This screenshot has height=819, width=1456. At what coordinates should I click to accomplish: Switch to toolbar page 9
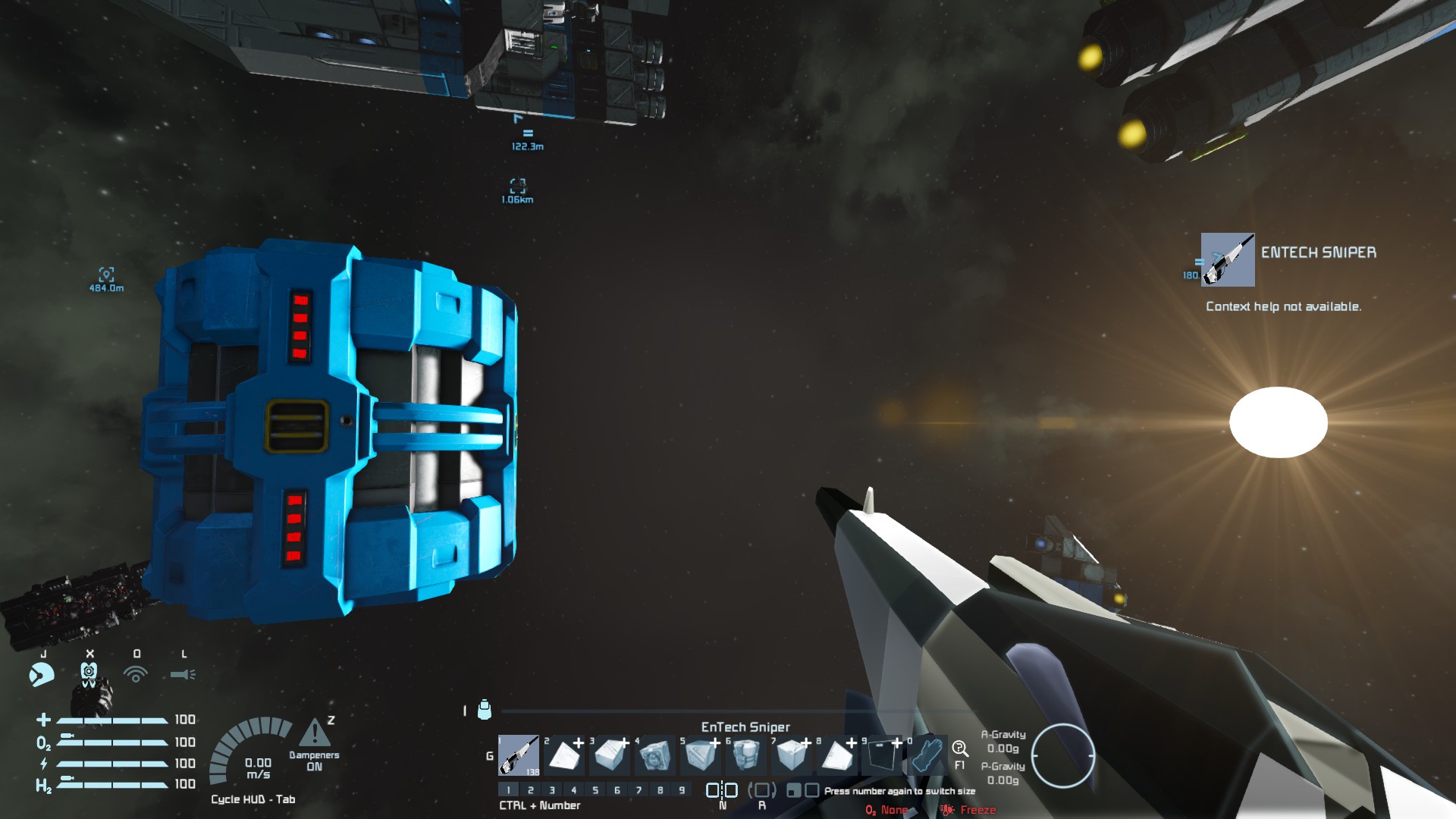pyautogui.click(x=682, y=790)
